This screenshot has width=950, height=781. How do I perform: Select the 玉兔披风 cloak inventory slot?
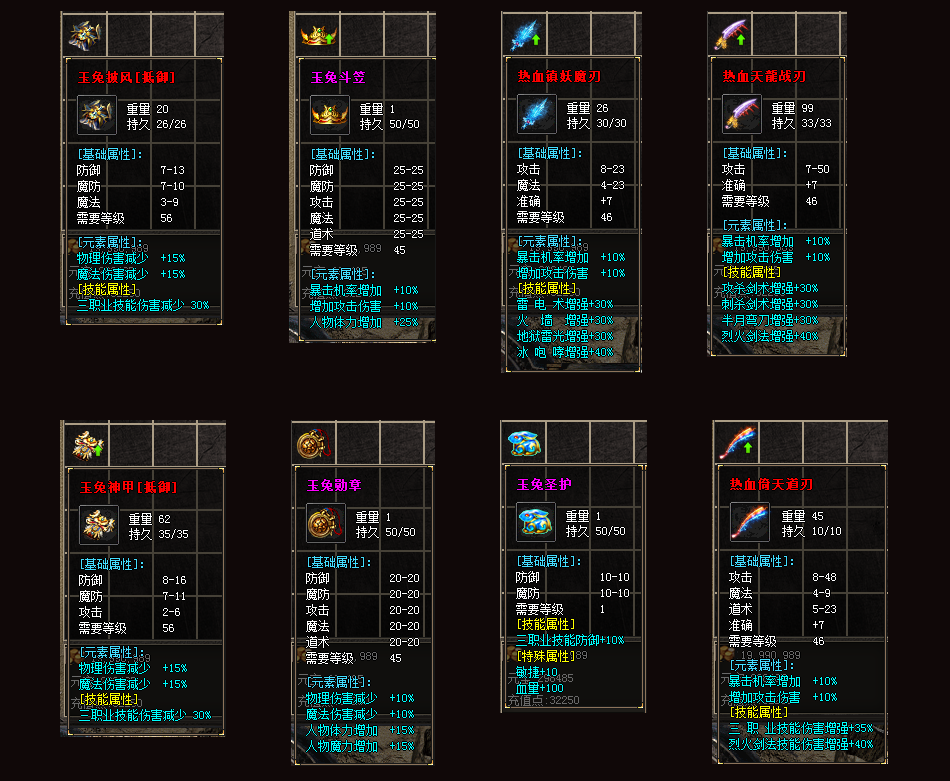(x=80, y=36)
